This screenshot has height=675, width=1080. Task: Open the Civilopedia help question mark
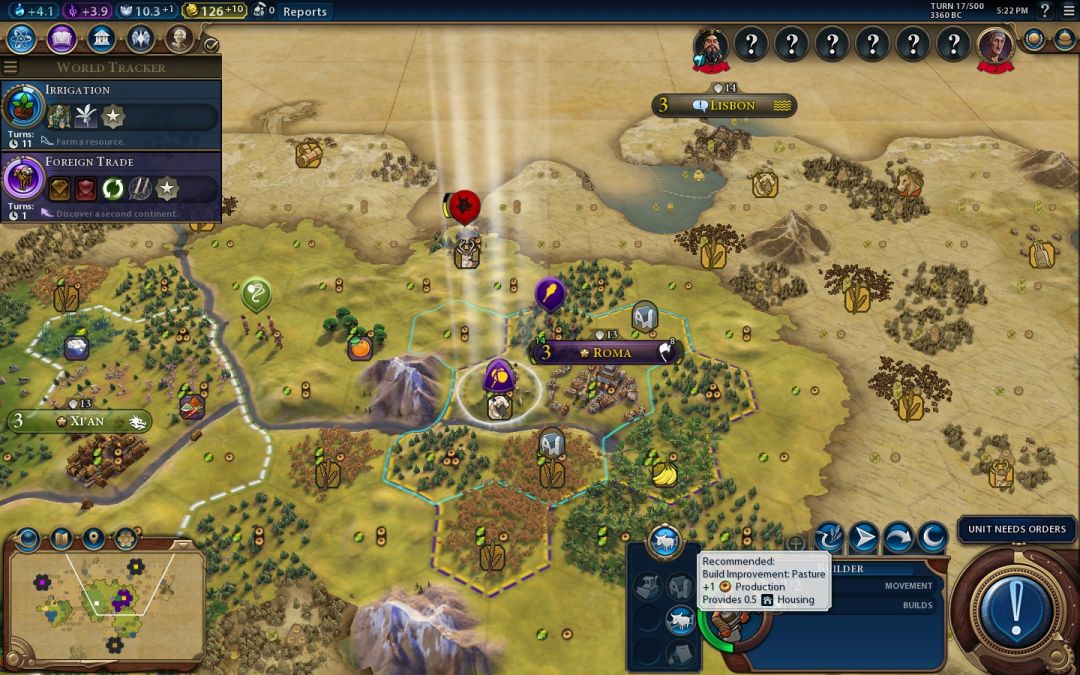[1046, 11]
